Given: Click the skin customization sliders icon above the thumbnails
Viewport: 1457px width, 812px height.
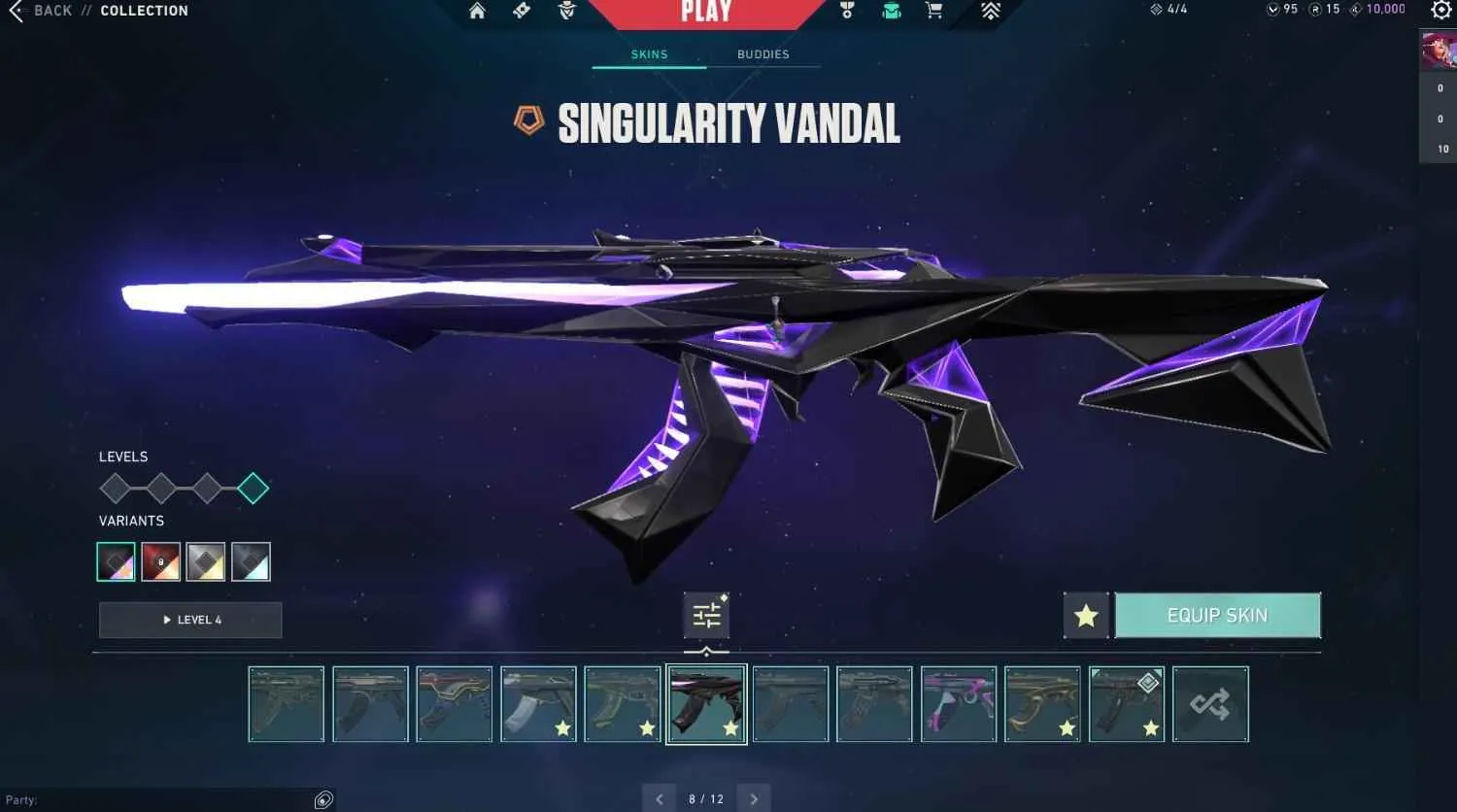Looking at the screenshot, I should tap(706, 615).
